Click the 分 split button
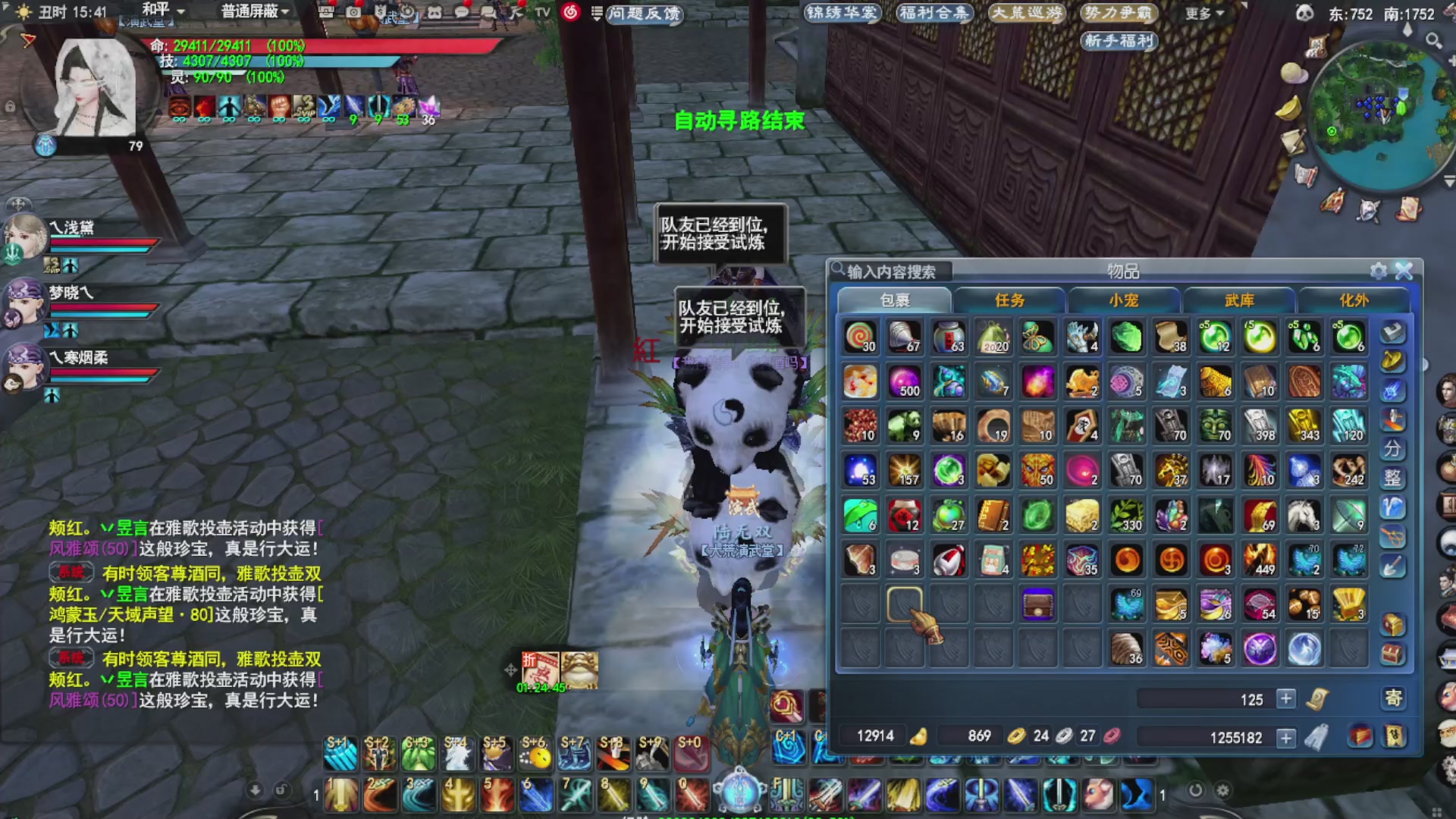 tap(1392, 449)
